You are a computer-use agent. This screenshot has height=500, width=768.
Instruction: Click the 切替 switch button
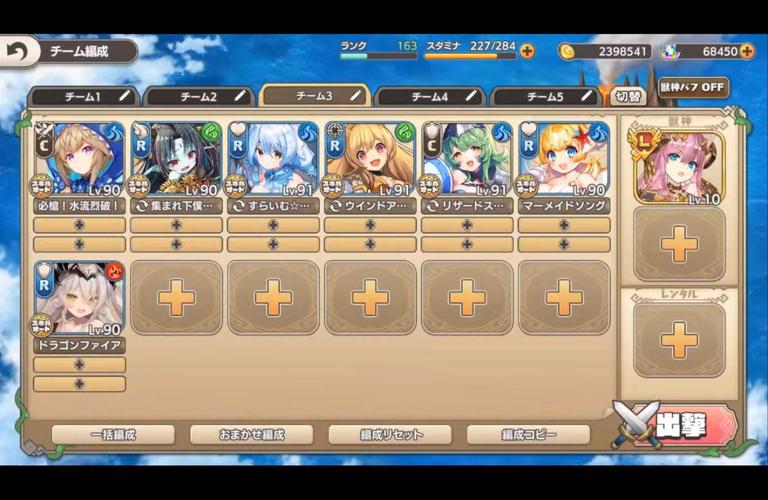pyautogui.click(x=627, y=96)
